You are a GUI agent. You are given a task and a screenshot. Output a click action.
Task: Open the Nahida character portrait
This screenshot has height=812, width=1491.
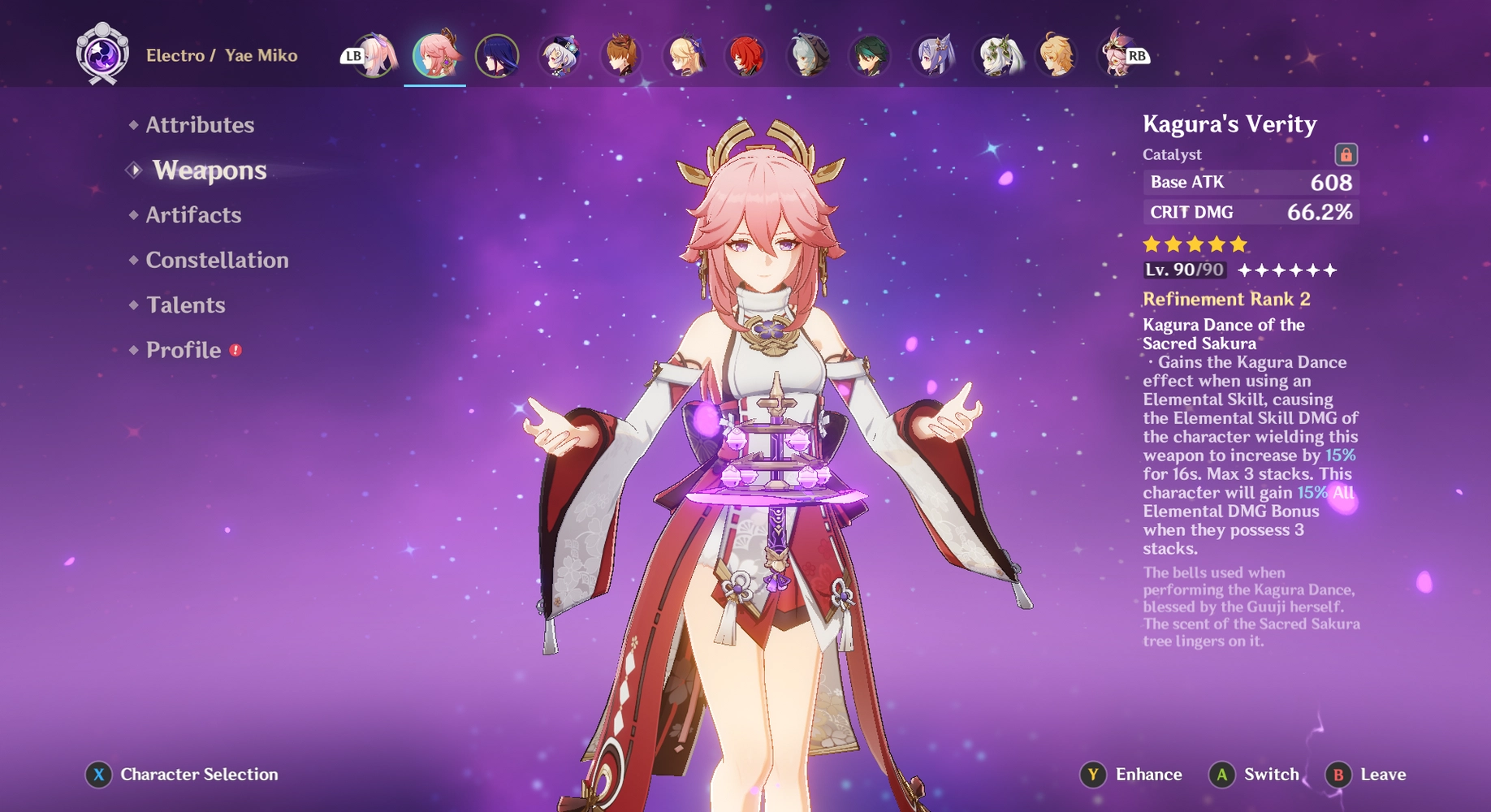[997, 55]
